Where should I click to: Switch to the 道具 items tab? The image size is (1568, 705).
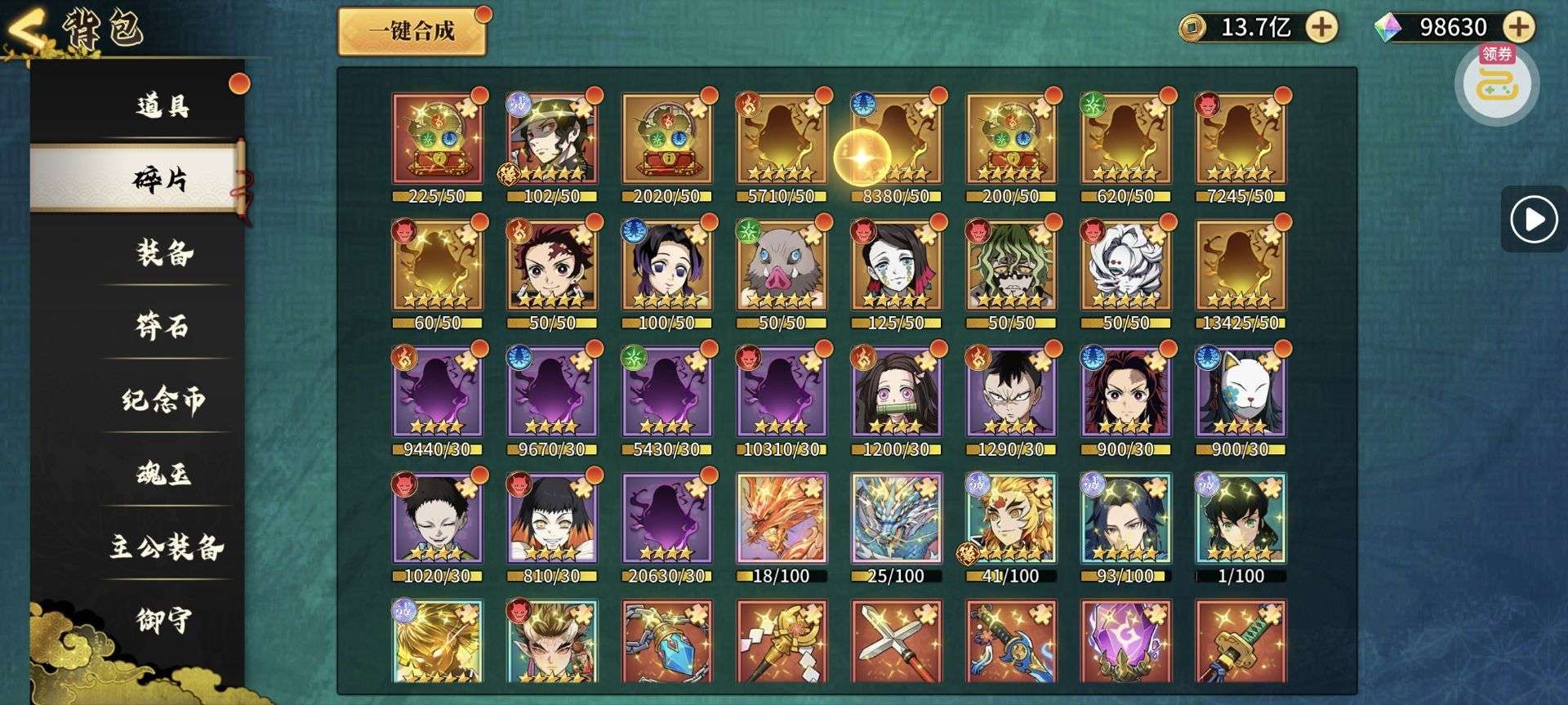[x=162, y=105]
